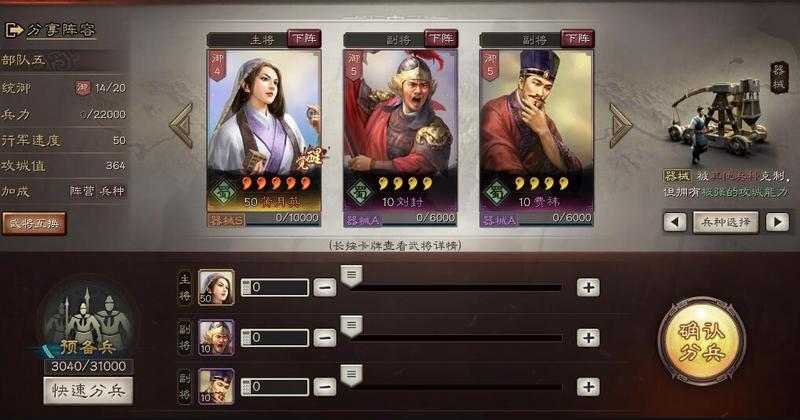
Task: View the 阵营 faction bonus
Action: click(82, 190)
